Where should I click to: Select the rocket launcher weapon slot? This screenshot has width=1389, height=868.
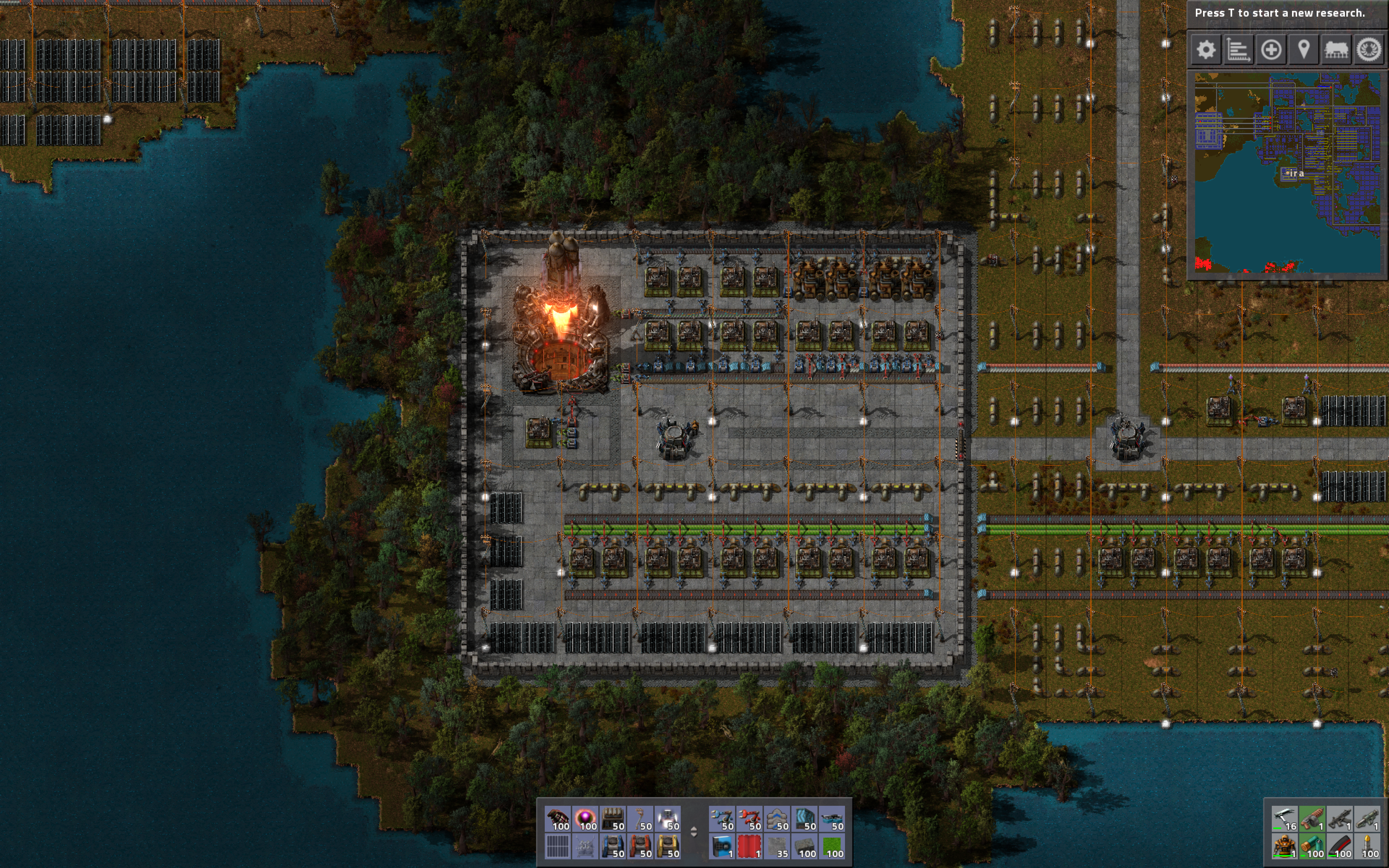coord(1368,818)
